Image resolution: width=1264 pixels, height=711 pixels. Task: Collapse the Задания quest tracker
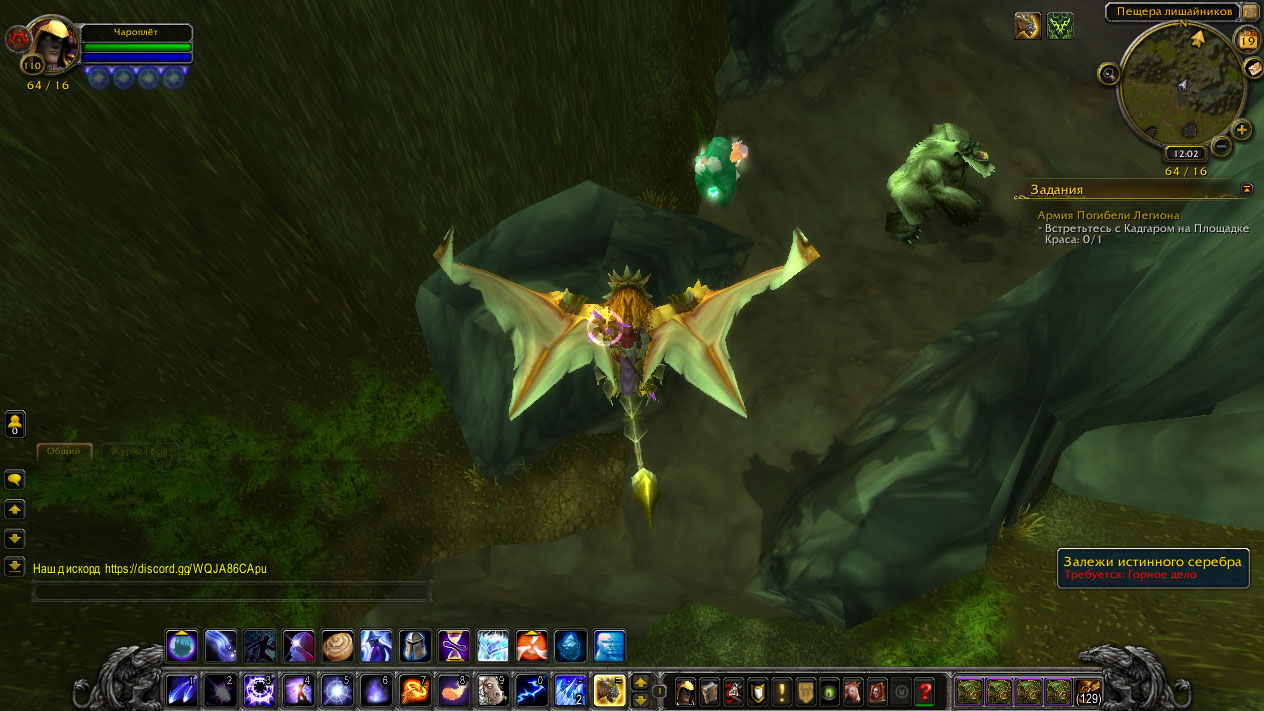(x=1247, y=188)
